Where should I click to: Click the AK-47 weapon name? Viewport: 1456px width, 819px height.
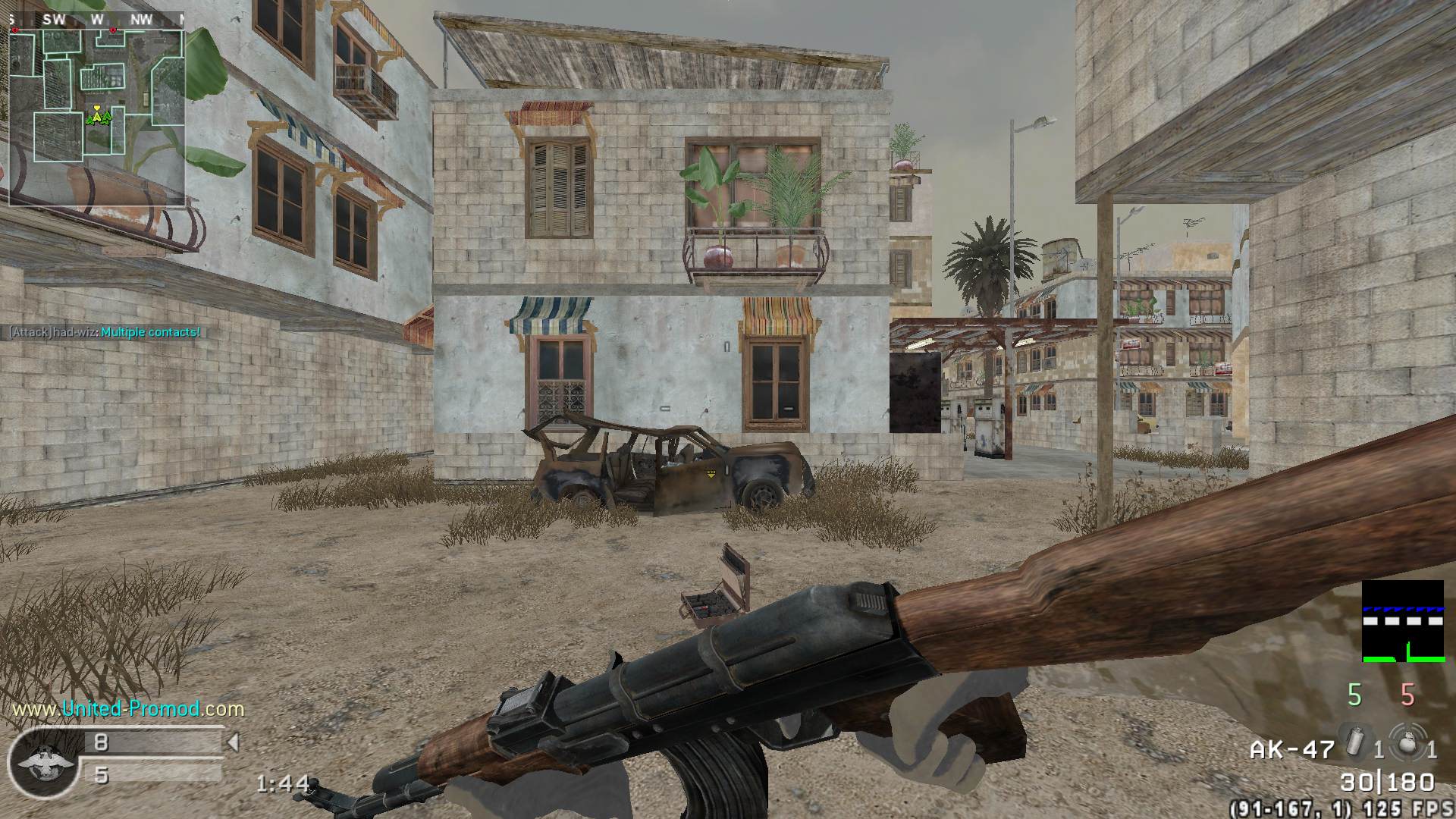click(1291, 750)
